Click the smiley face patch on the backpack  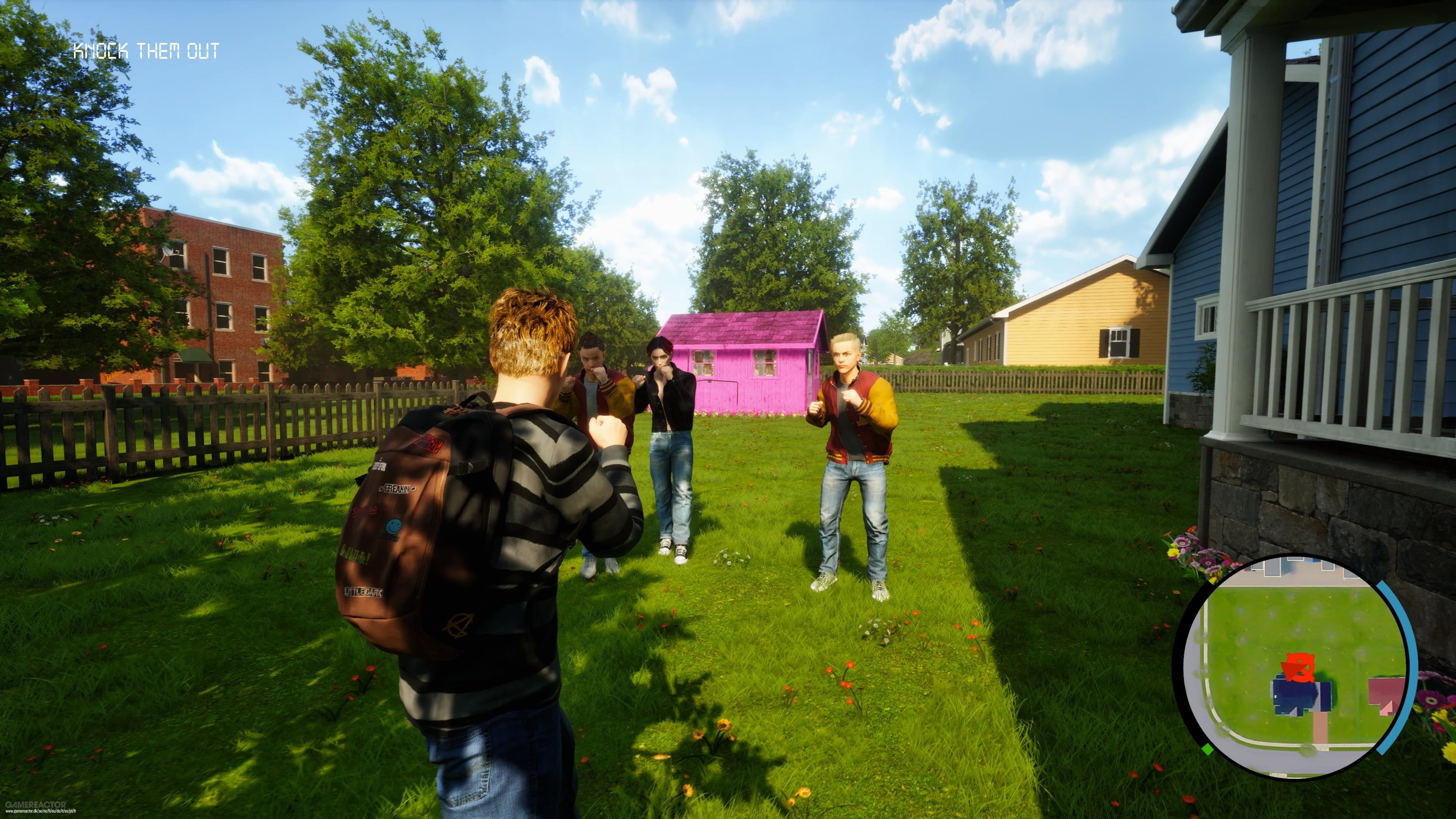point(394,527)
